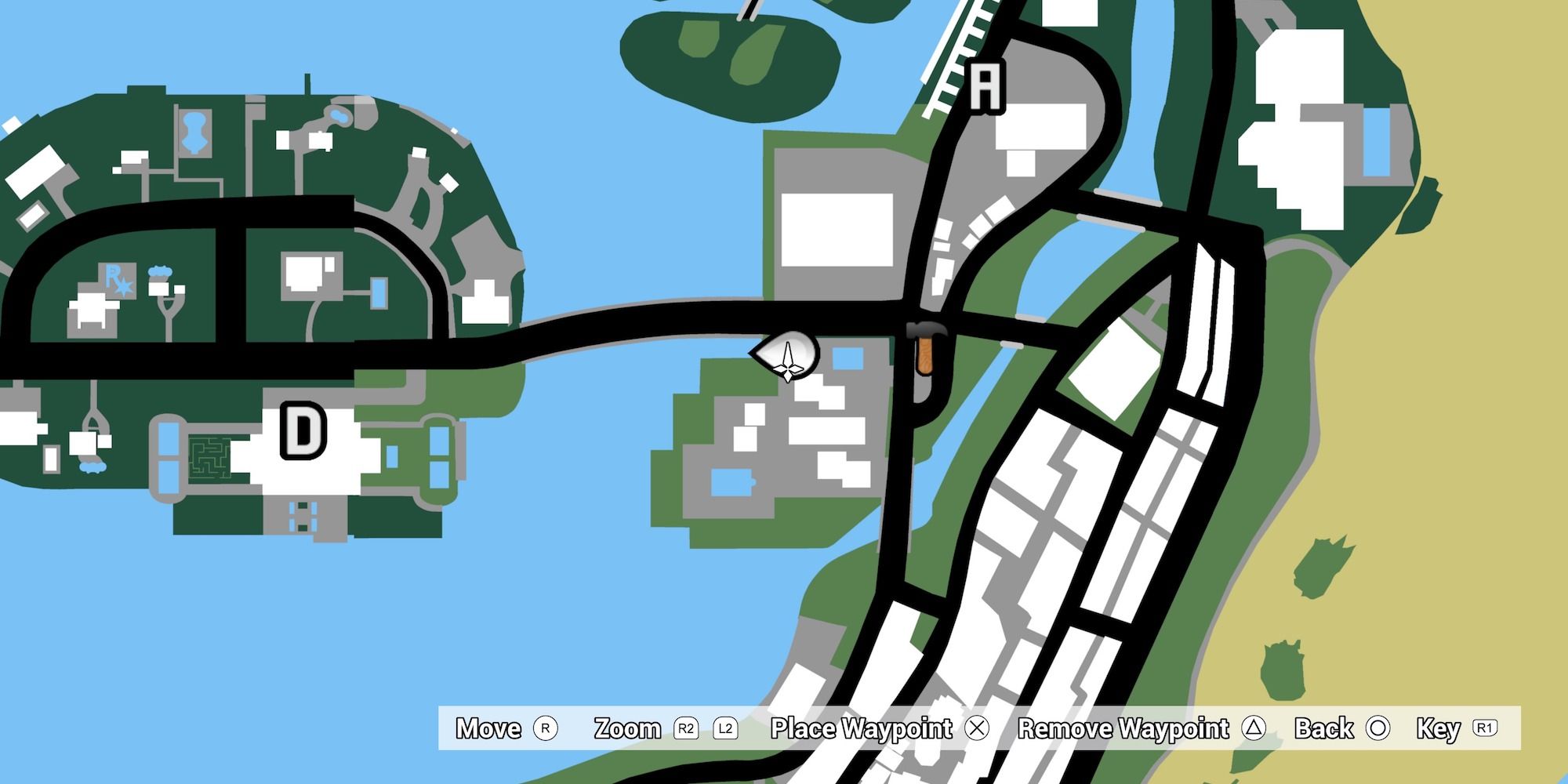1568x784 pixels.
Task: Click the X button icon for Place Waypoint
Action: click(x=976, y=729)
